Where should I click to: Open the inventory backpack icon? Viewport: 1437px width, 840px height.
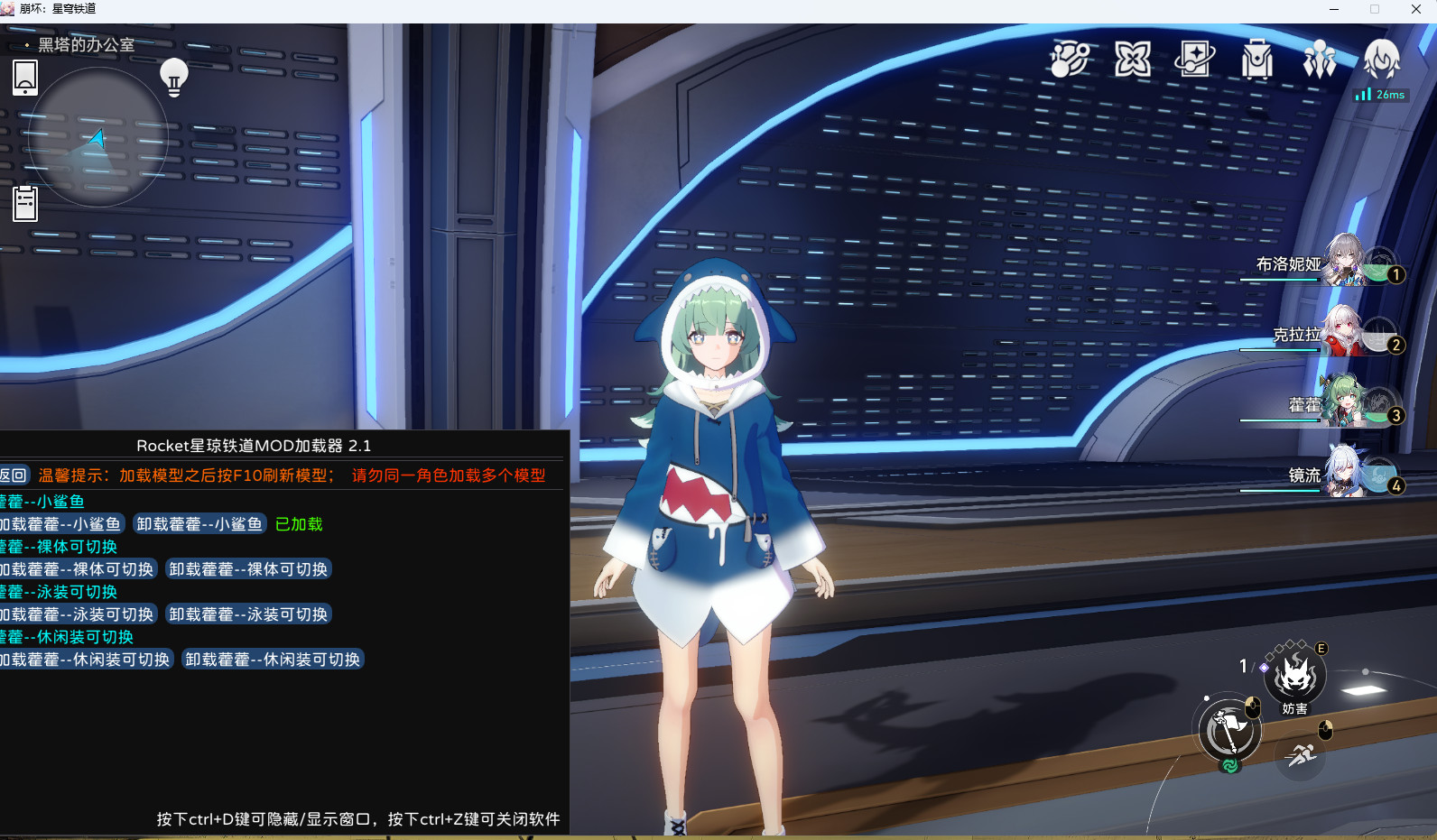coord(1256,60)
